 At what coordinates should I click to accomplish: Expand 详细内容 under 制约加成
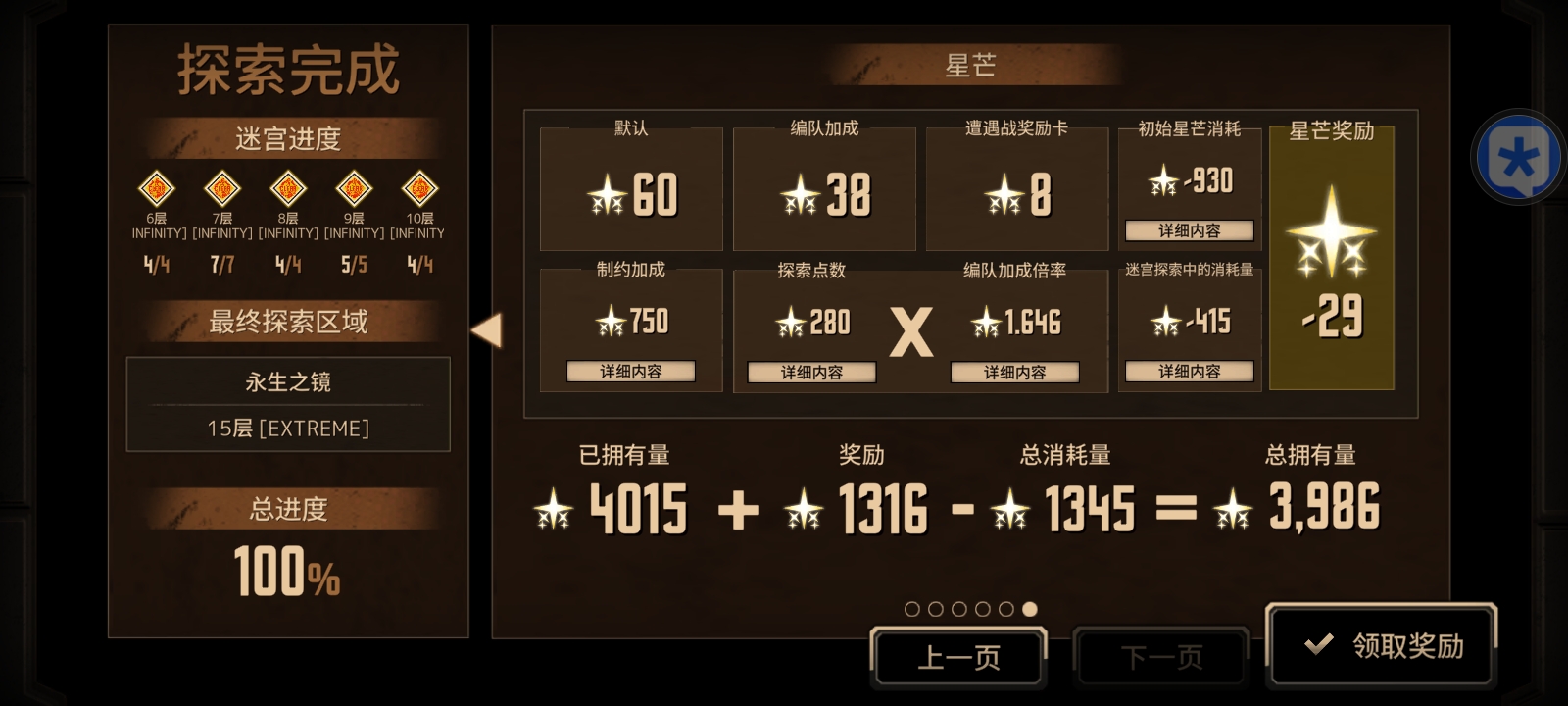[x=631, y=372]
